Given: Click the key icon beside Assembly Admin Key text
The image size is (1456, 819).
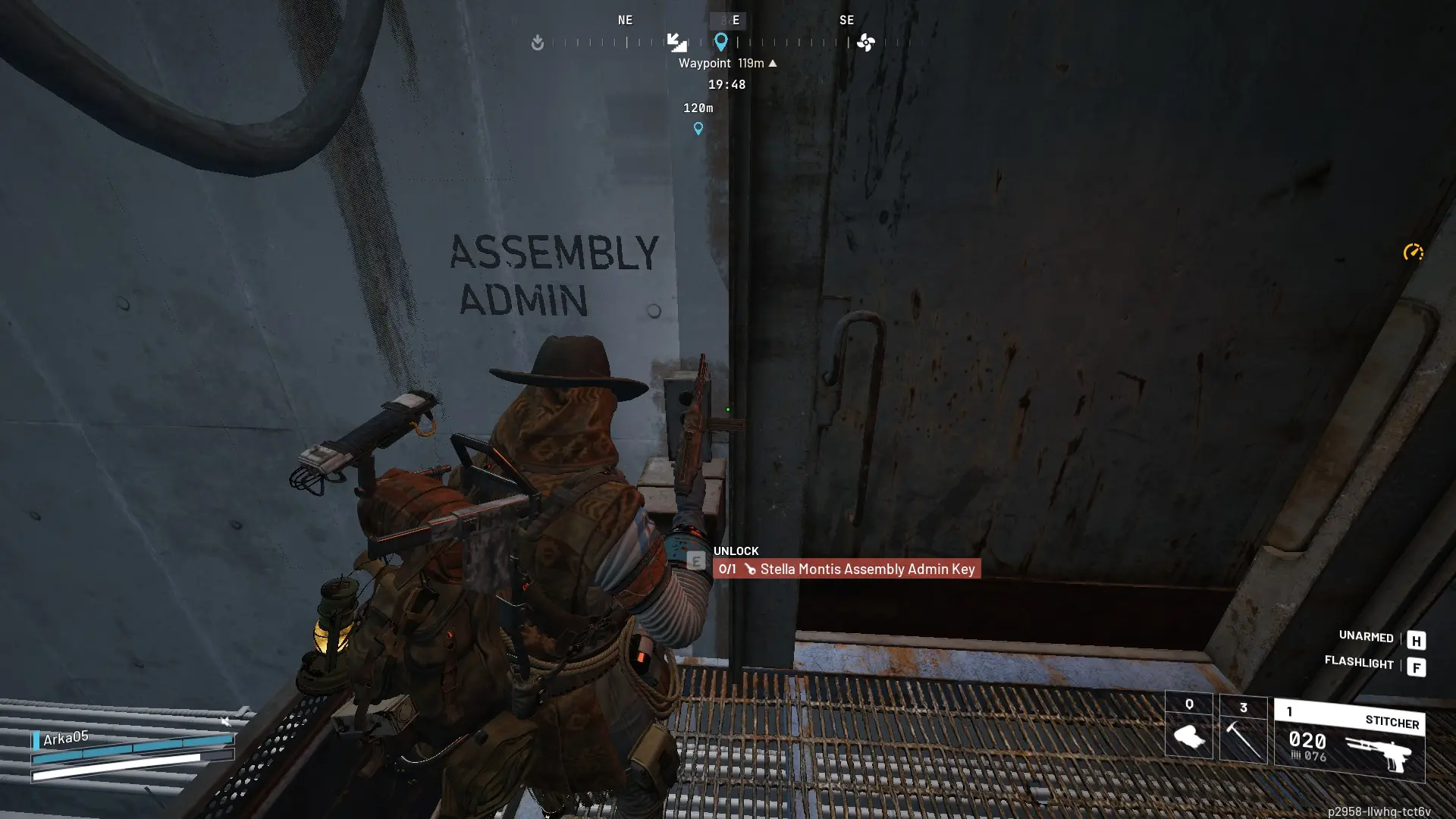Looking at the screenshot, I should tap(750, 569).
